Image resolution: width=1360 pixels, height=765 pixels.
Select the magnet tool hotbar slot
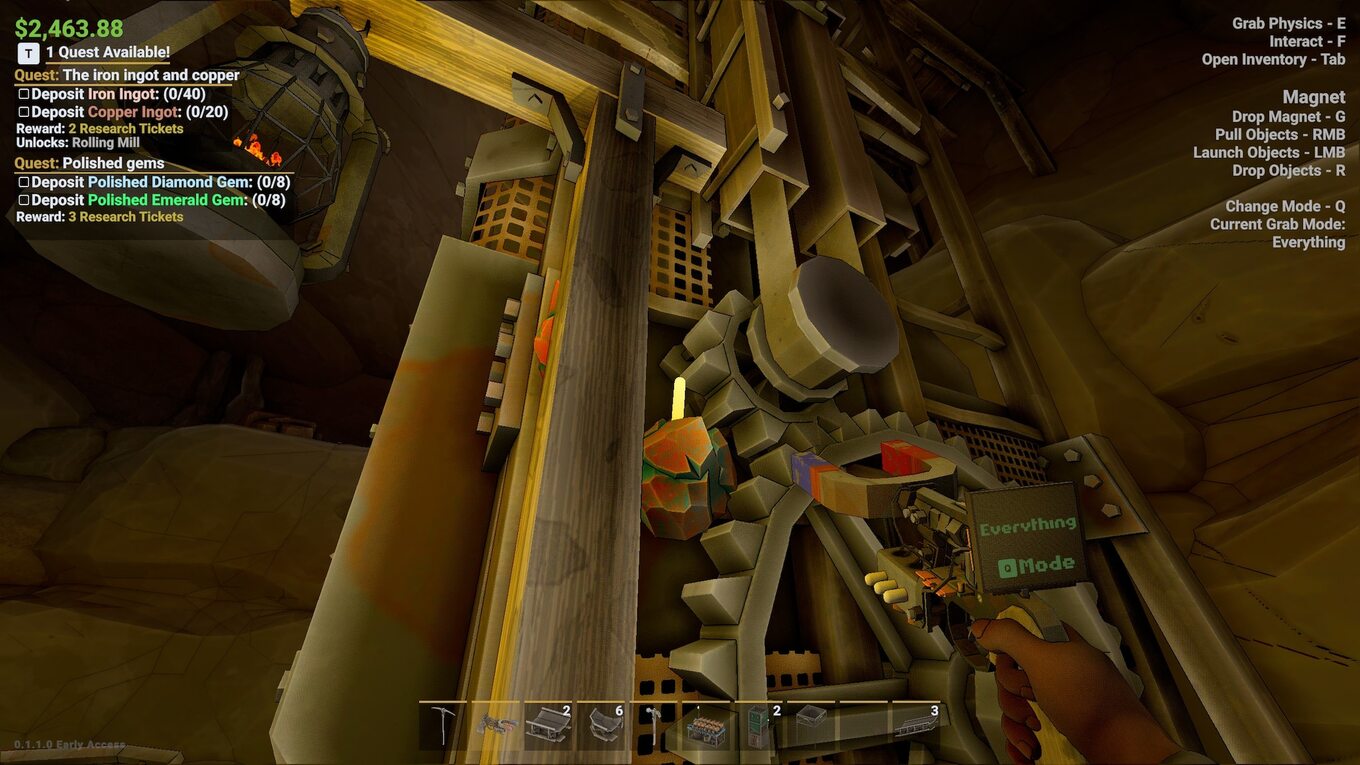coord(495,725)
